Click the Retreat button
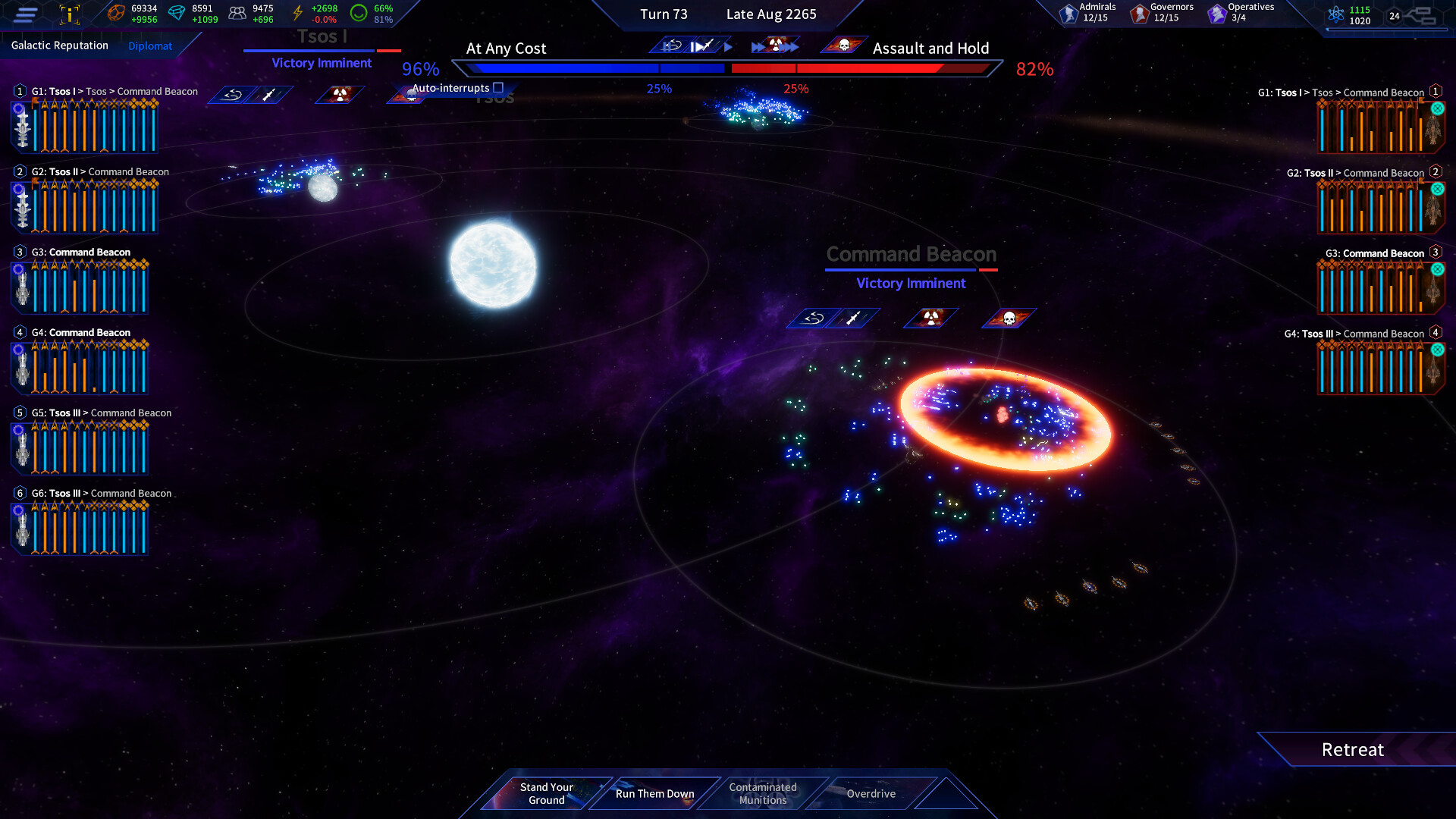This screenshot has width=1456, height=819. click(x=1353, y=749)
